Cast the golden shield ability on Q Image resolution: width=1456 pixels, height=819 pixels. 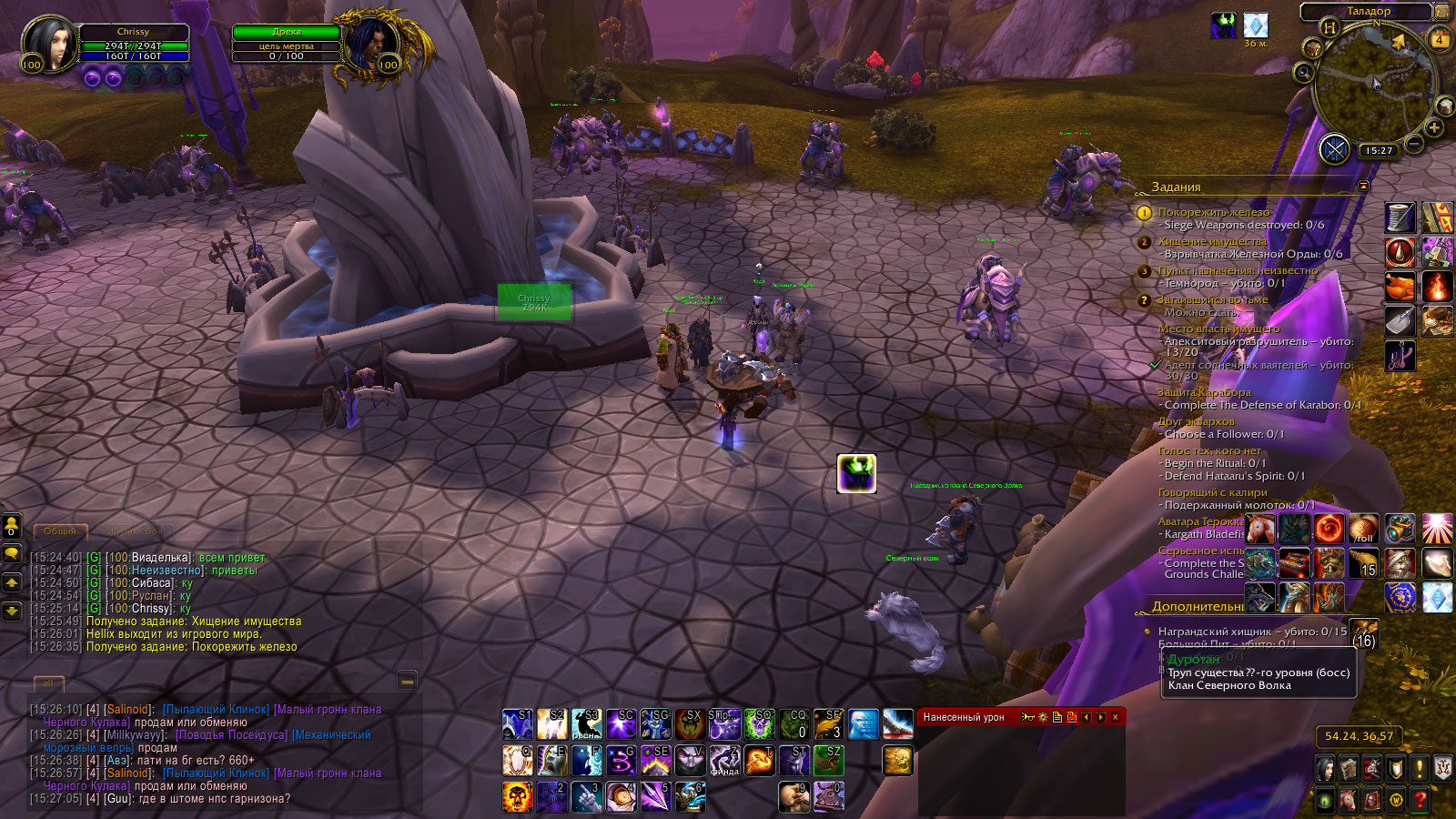coord(518,761)
